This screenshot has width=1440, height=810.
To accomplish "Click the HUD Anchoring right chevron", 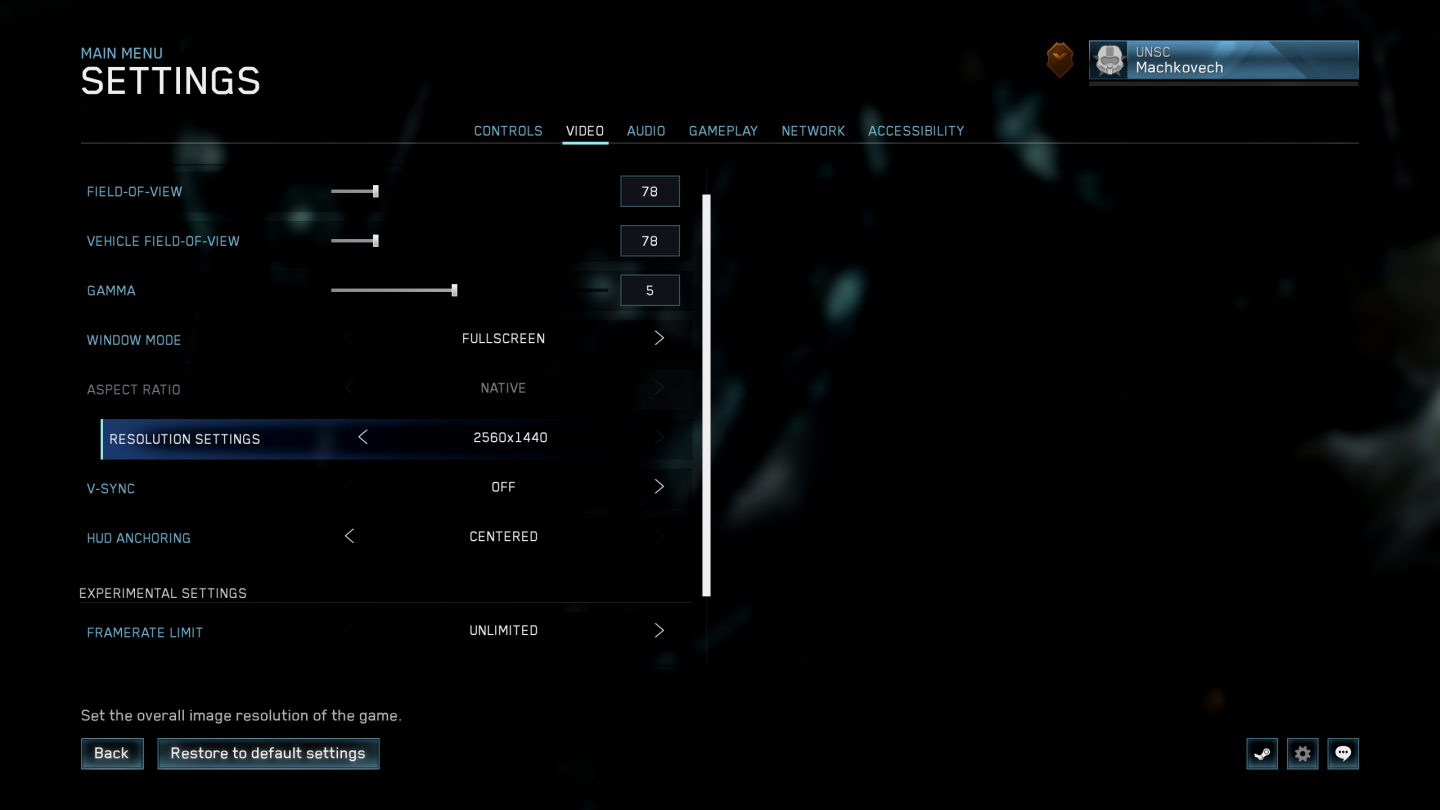I will [x=659, y=536].
